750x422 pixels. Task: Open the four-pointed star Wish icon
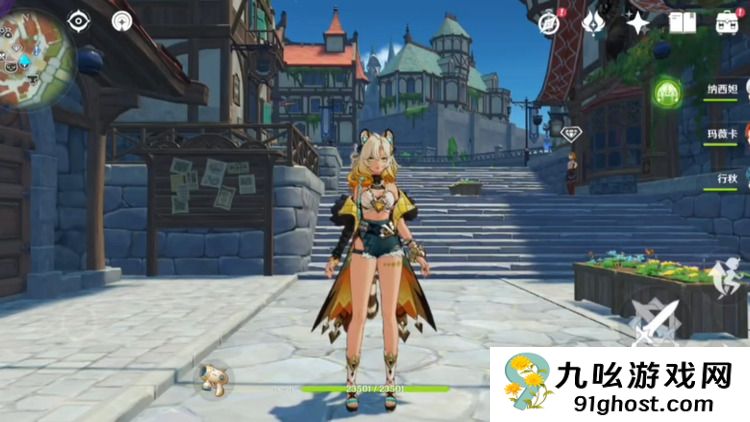point(637,22)
